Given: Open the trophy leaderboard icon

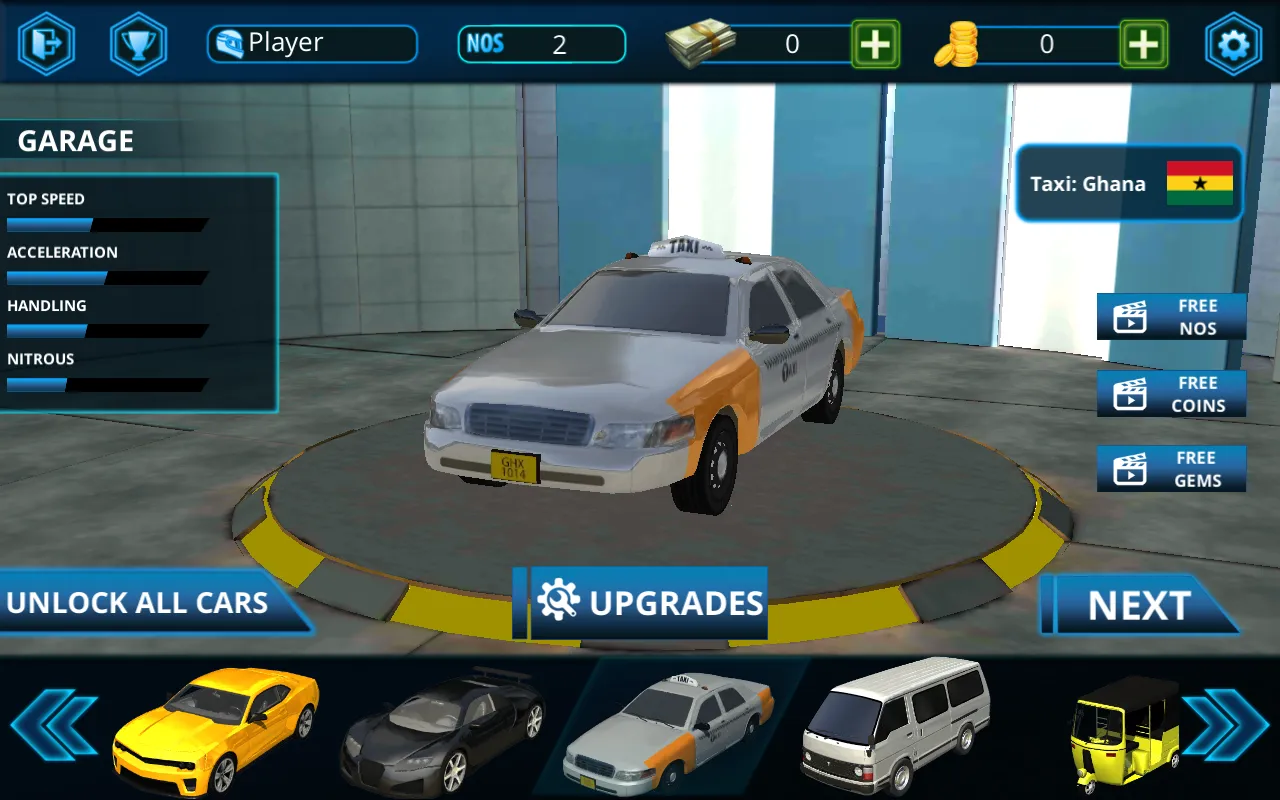Looking at the screenshot, I should click(138, 45).
